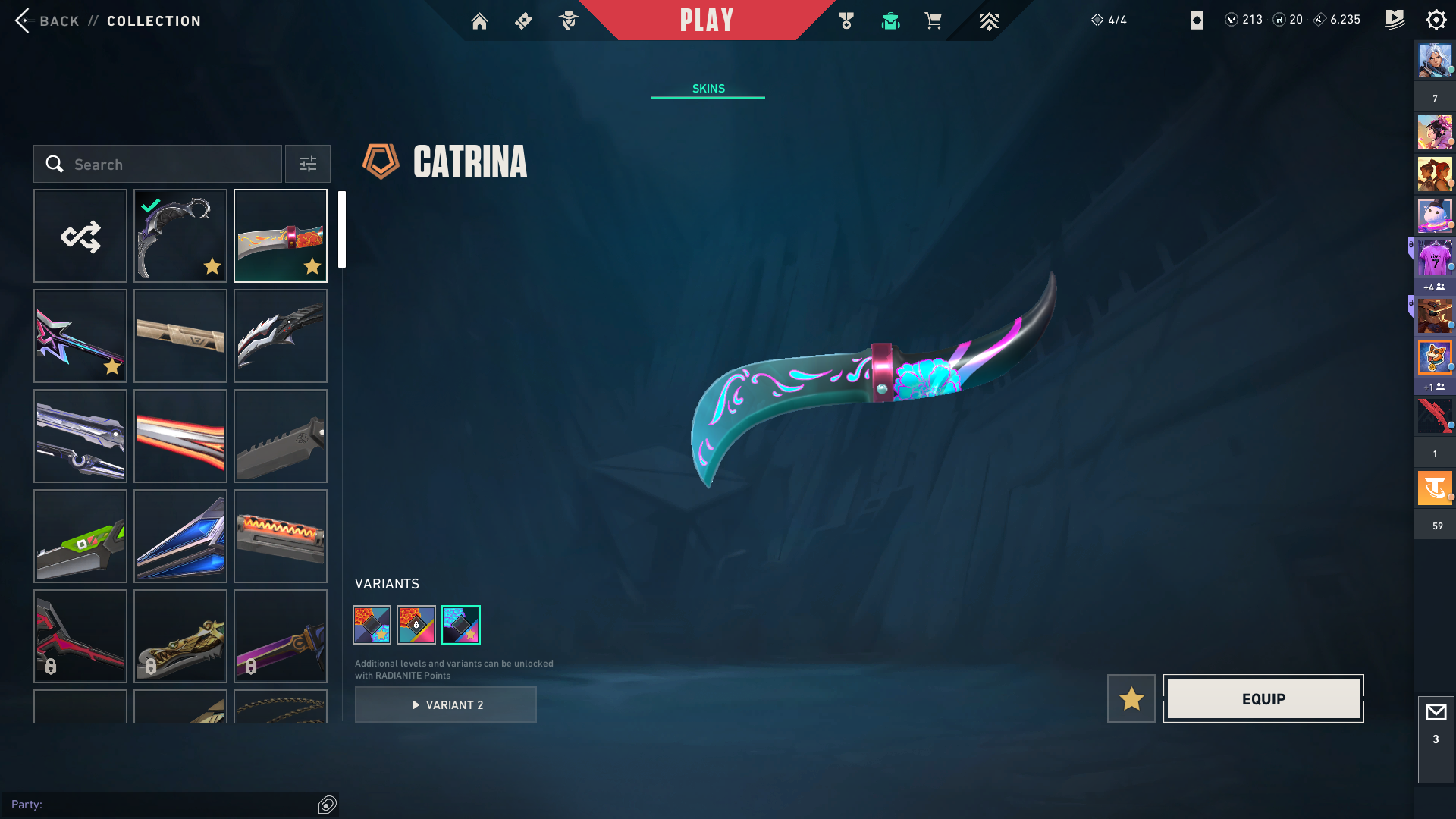Go back to the Collection screen
The image size is (1456, 819).
[24, 20]
